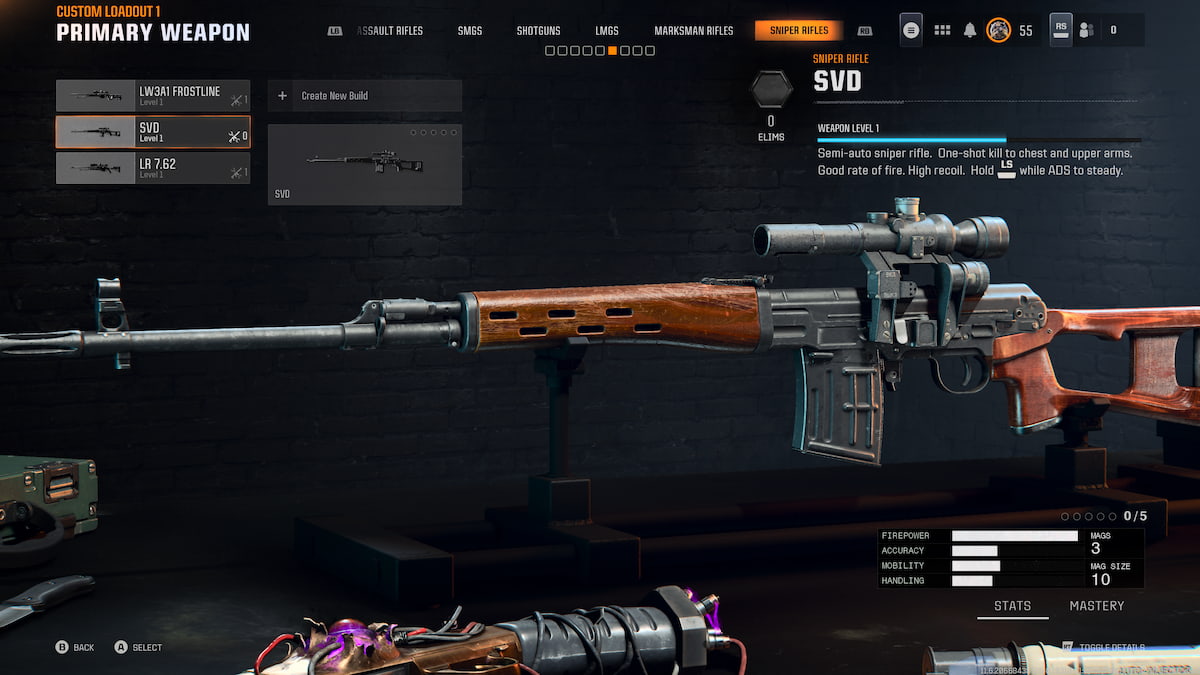Image resolution: width=1200 pixels, height=675 pixels.
Task: Open the grid apps menu
Action: click(x=942, y=30)
